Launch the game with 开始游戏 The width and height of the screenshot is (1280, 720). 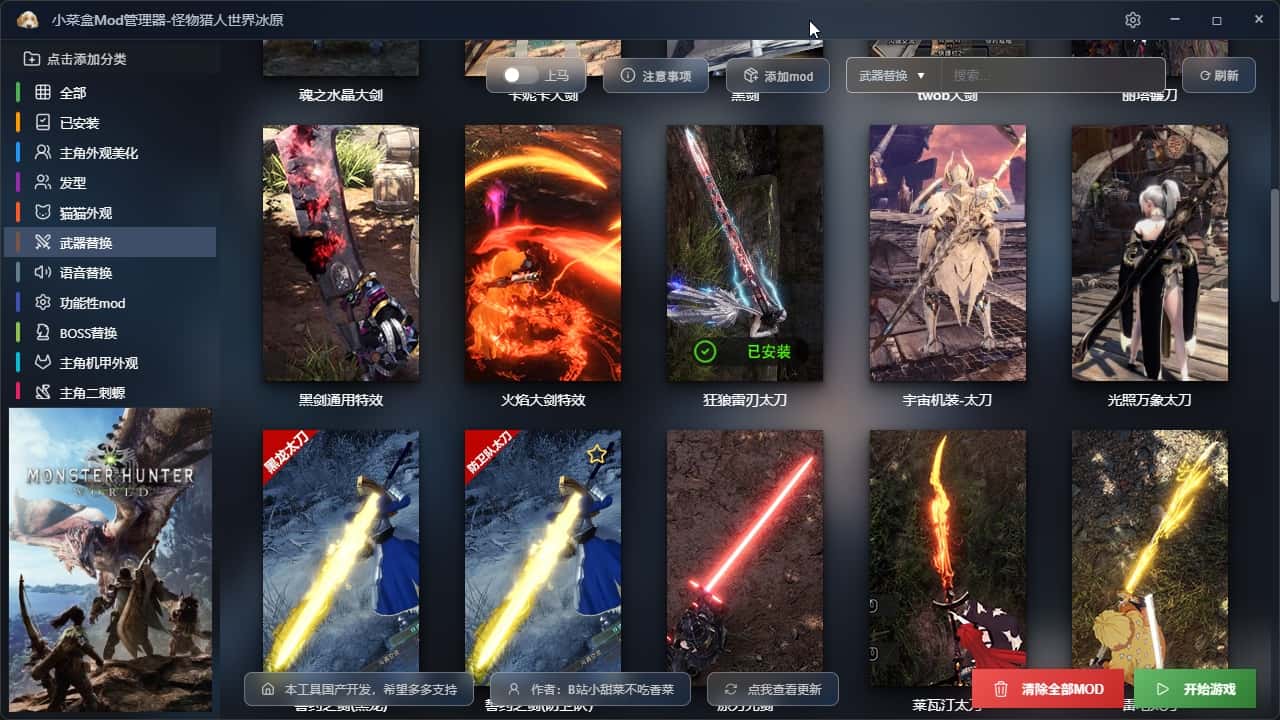coord(1195,689)
